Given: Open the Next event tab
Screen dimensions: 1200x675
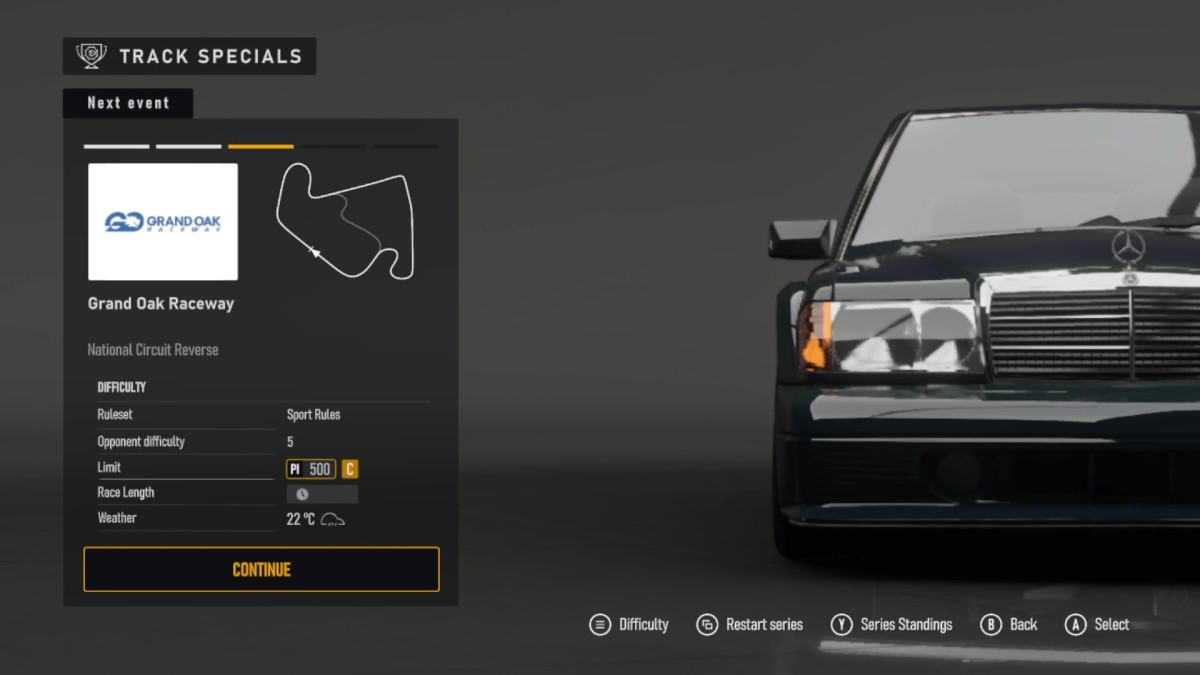Looking at the screenshot, I should tap(128, 103).
